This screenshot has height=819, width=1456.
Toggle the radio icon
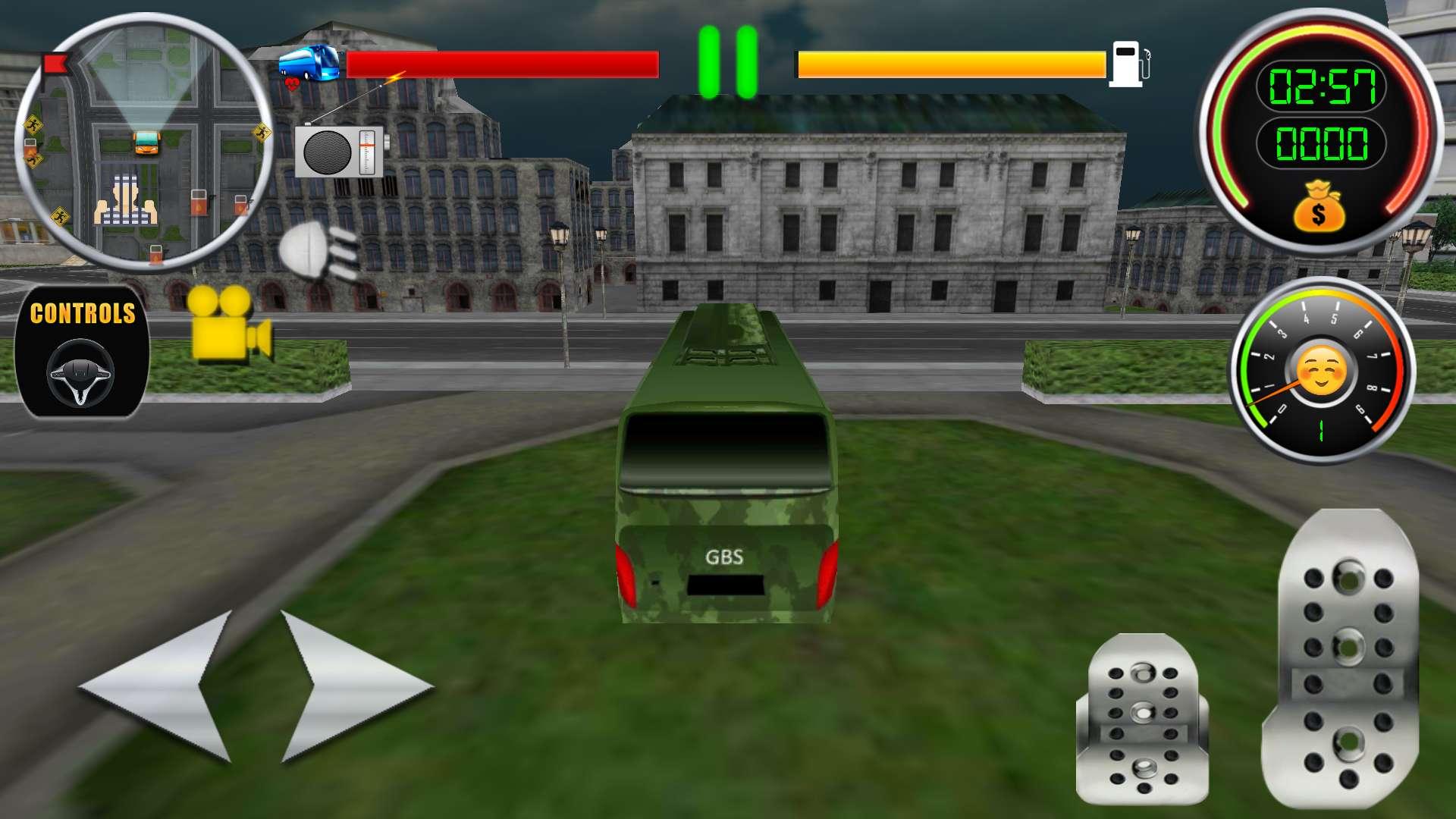(340, 151)
